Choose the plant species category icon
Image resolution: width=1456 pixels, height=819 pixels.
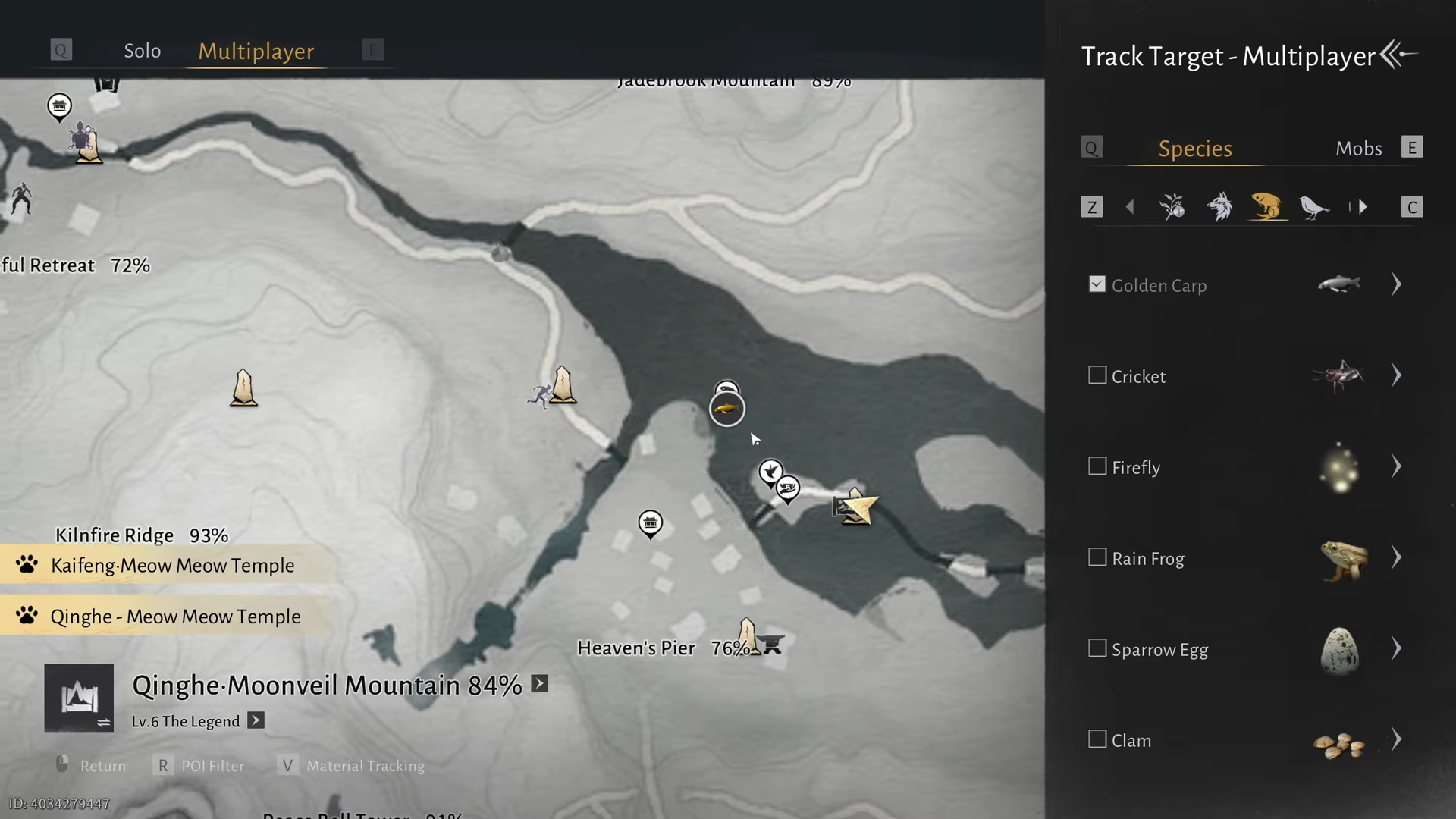point(1172,206)
